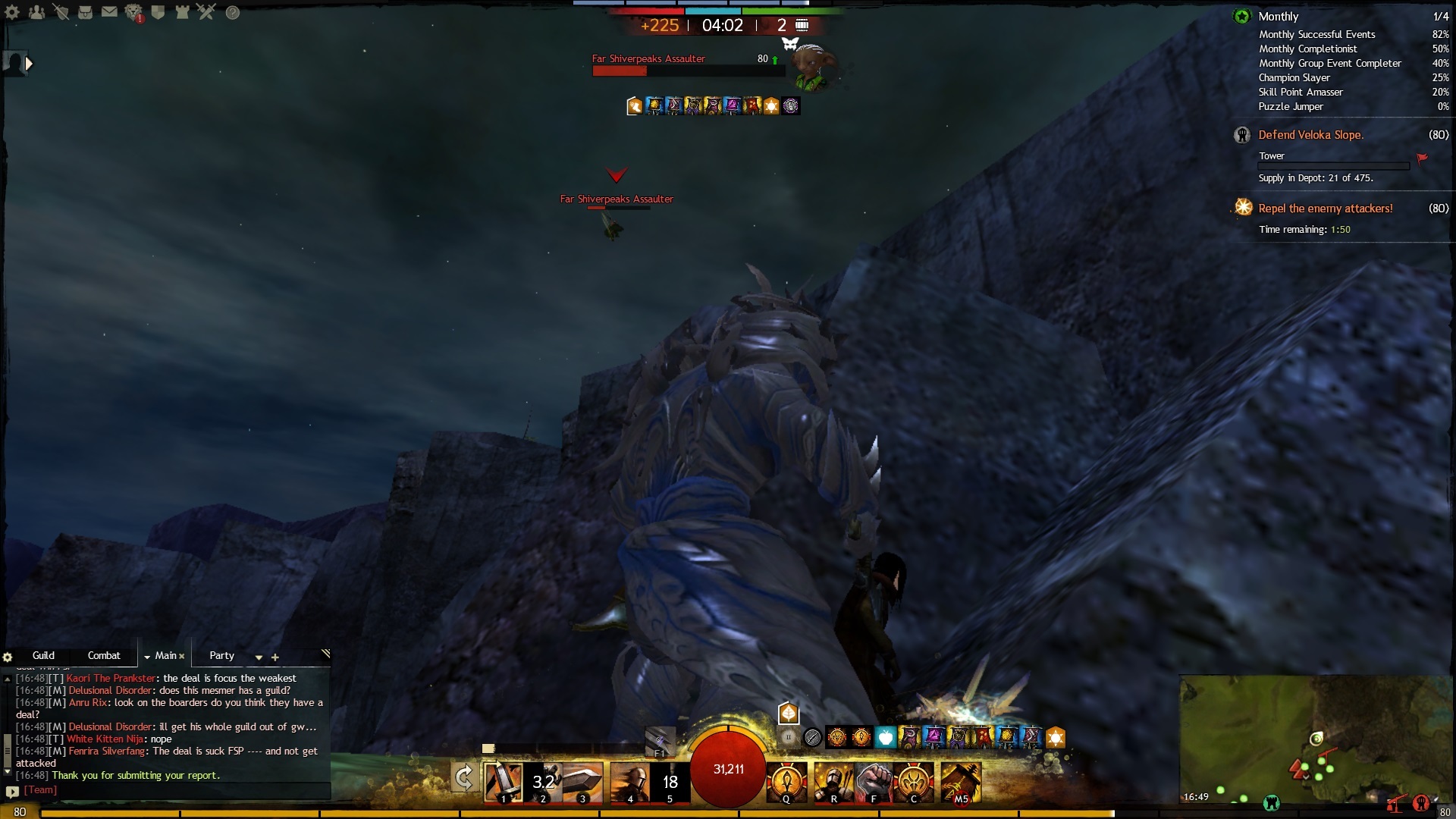Viewport: 1456px width, 819px height.
Task: Activate the banner elite skill
Action: tap(961, 782)
